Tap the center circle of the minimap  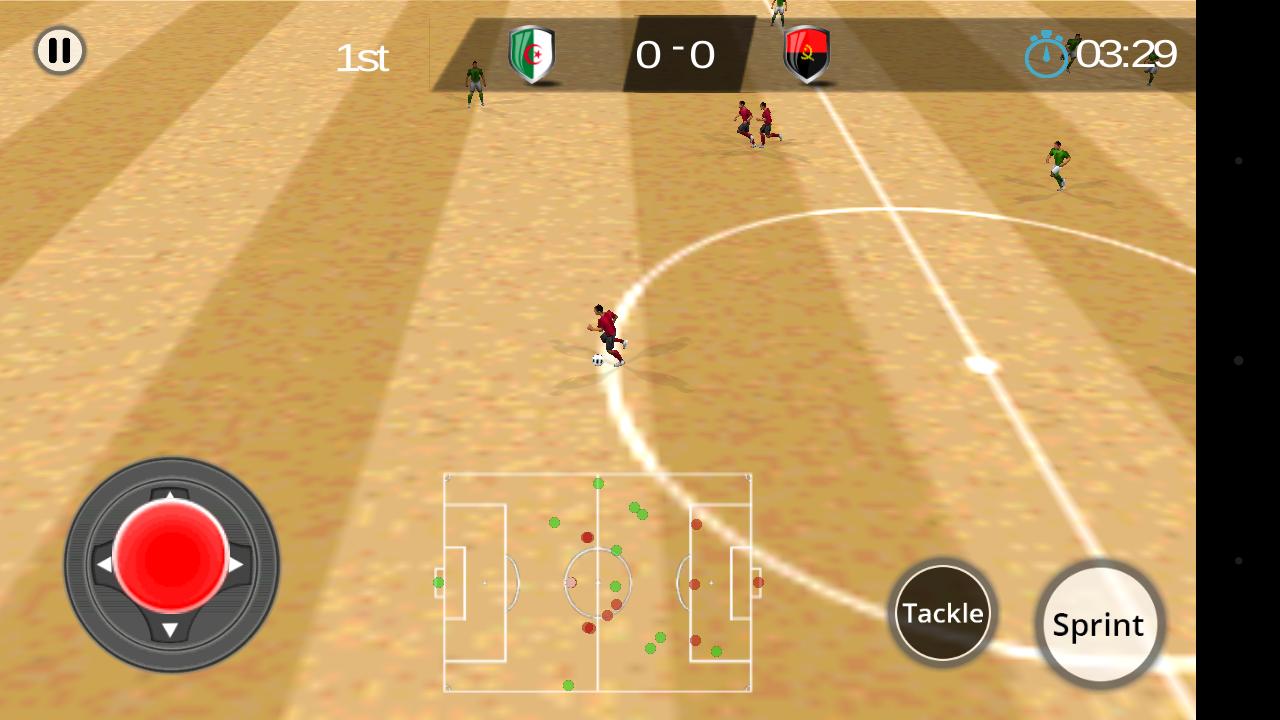(x=598, y=583)
